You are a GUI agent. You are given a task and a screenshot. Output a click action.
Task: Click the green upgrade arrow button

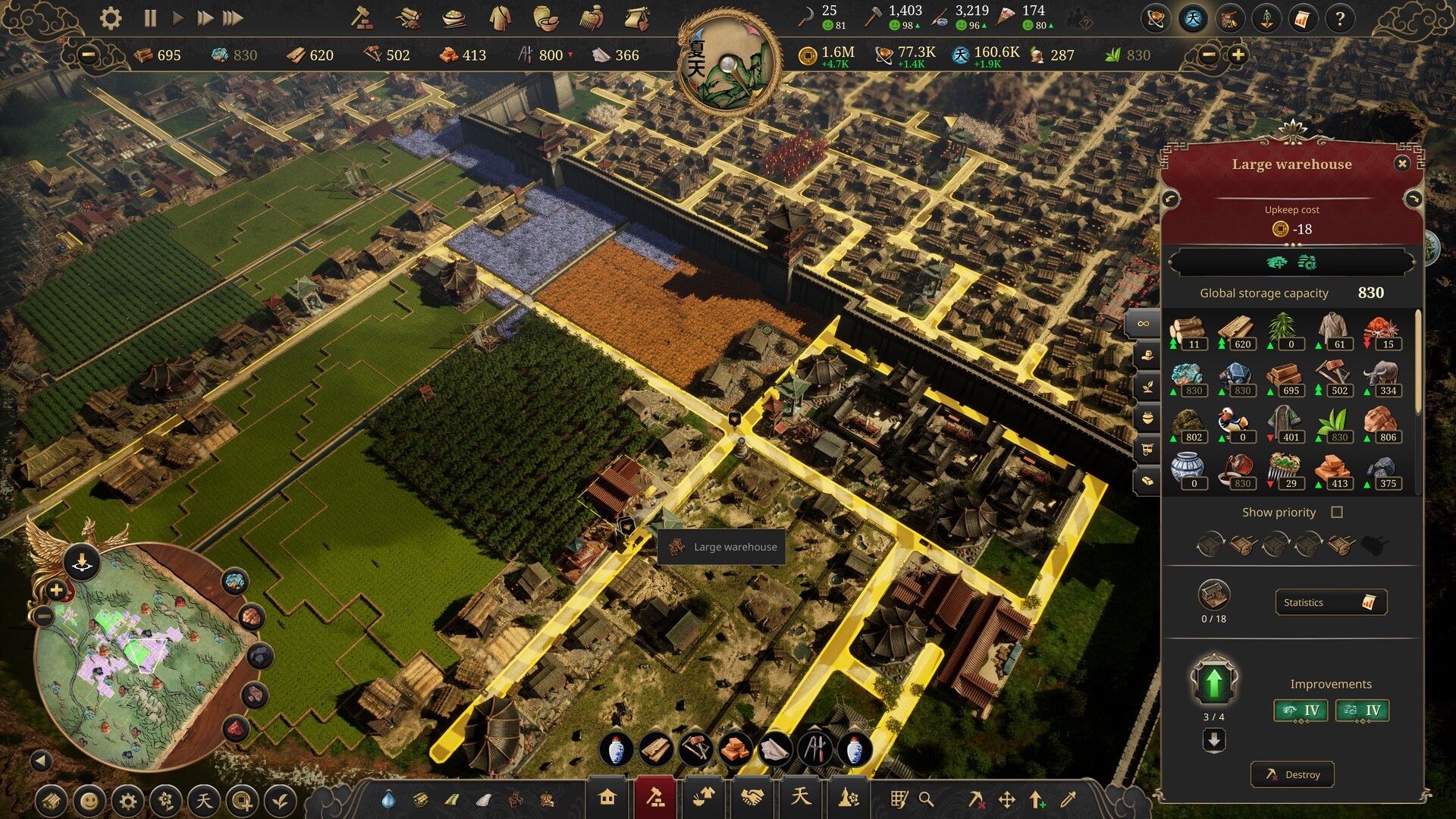coord(1213,682)
